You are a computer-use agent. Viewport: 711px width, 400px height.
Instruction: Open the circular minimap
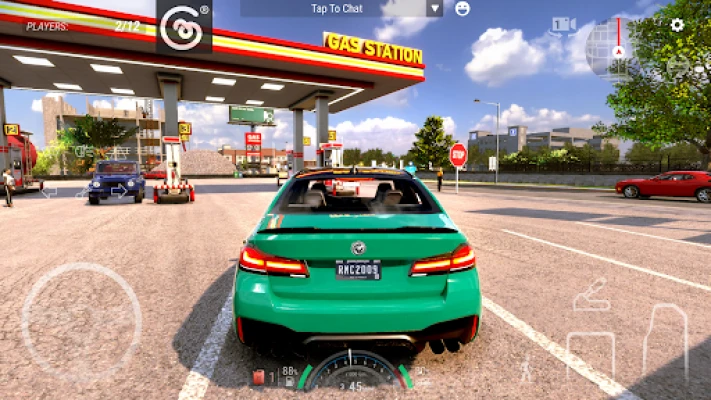pyautogui.click(x=613, y=49)
